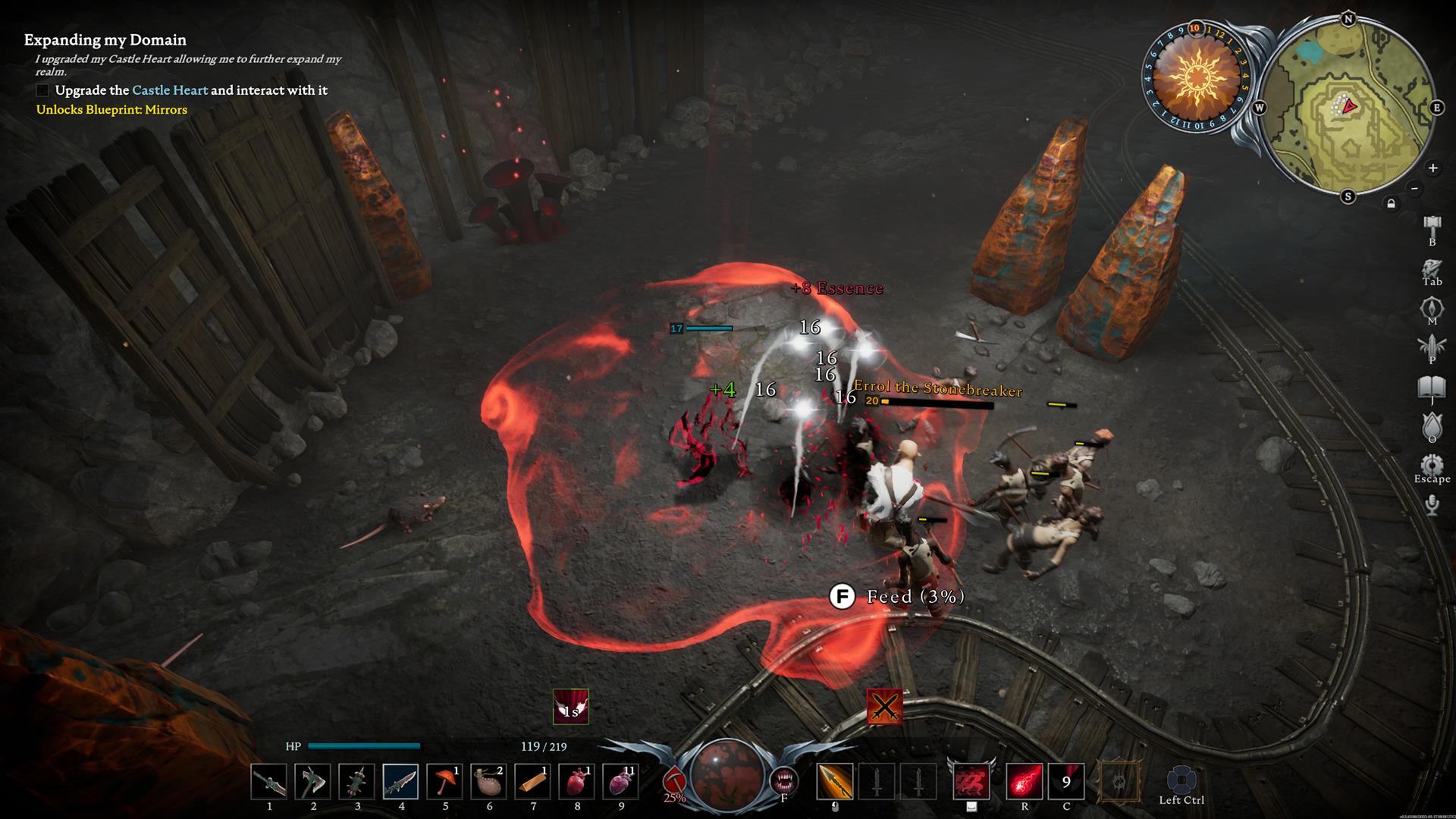Use the red mushroom item
The image size is (1456, 819).
[445, 782]
